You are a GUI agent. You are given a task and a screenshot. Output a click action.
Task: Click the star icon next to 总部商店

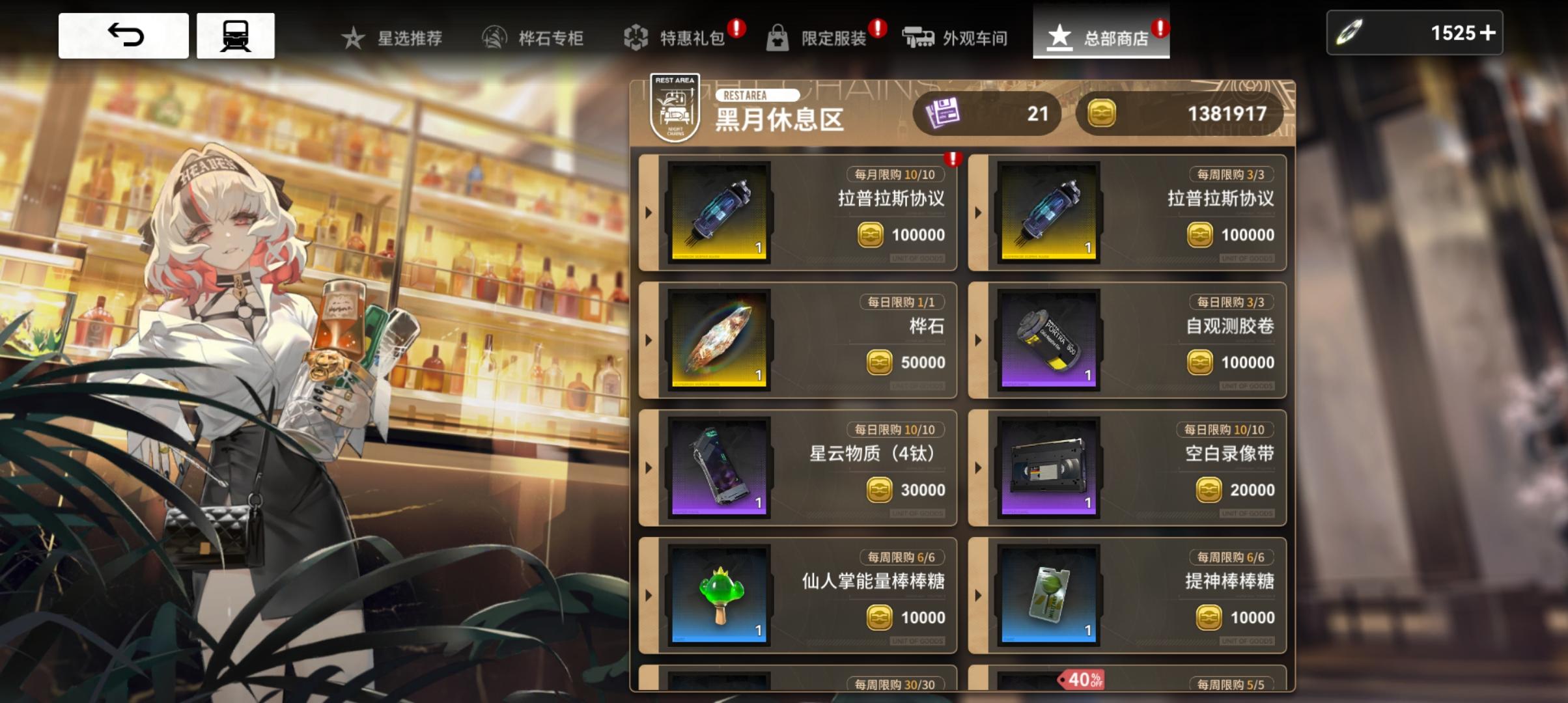[x=1060, y=37]
